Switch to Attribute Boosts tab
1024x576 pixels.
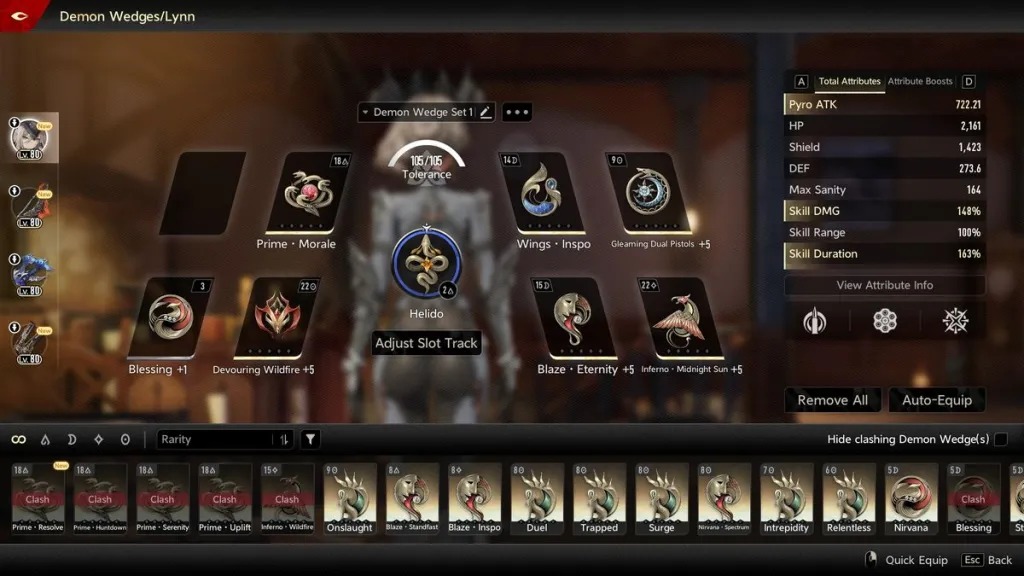[x=920, y=81]
